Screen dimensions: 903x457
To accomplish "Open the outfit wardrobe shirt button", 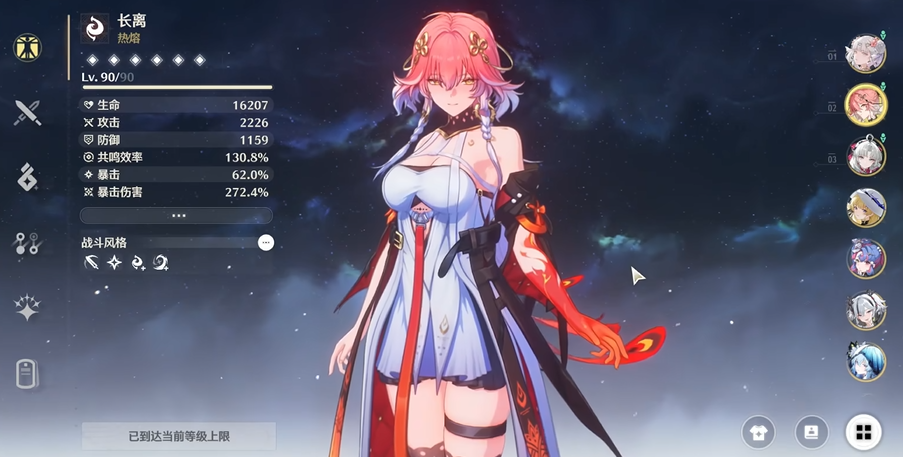I will click(759, 432).
